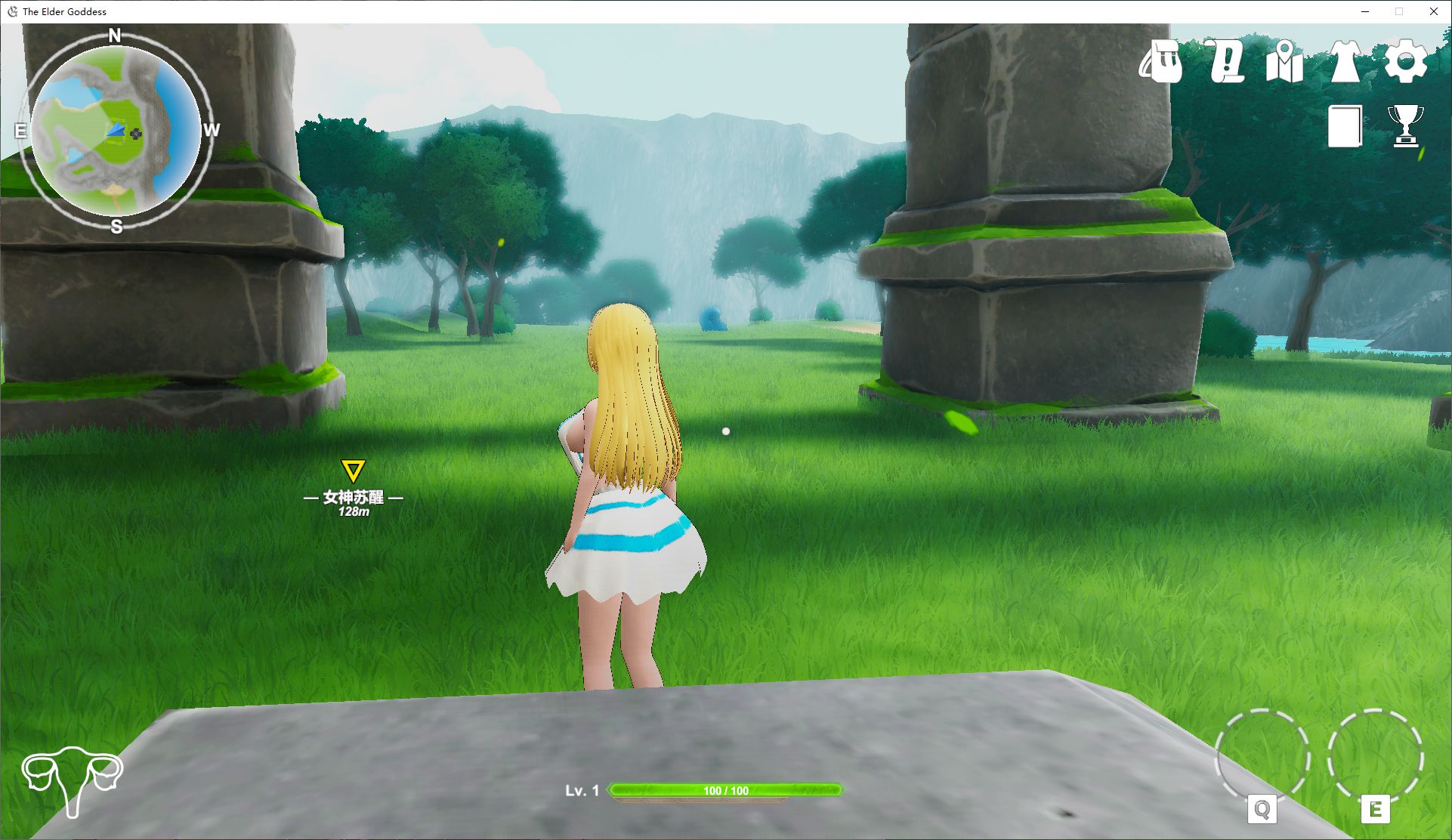The image size is (1452, 840).
Task: Open the trophy achievements icon
Action: 1405,125
